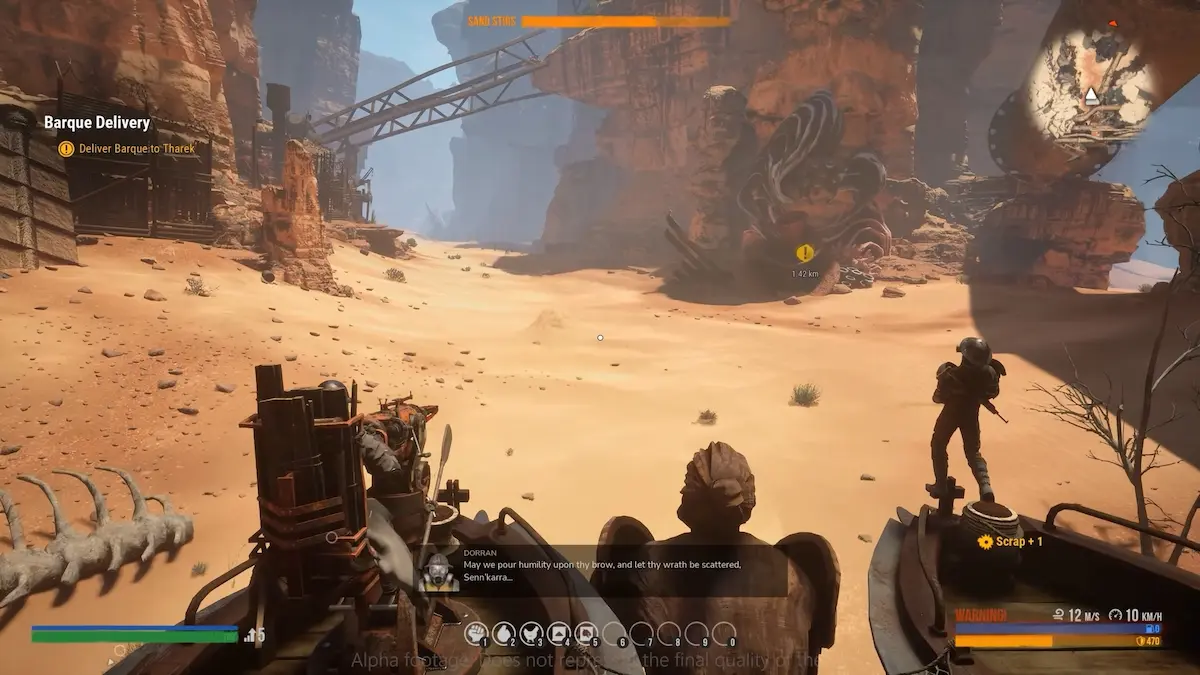
Task: Click the Scrap +1 pickup notification
Action: click(x=1010, y=541)
